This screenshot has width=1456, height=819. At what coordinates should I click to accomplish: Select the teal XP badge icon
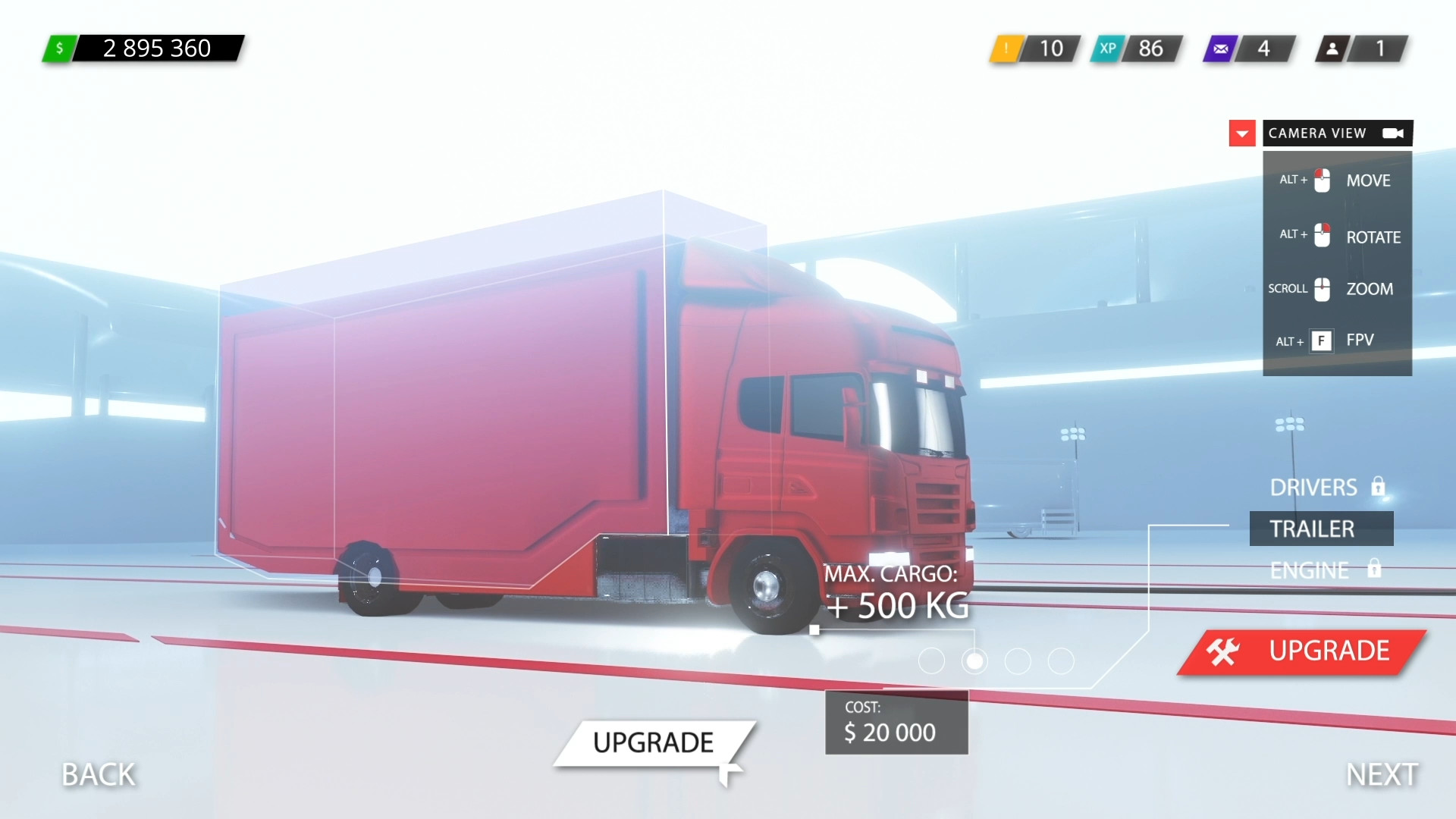coord(1108,49)
